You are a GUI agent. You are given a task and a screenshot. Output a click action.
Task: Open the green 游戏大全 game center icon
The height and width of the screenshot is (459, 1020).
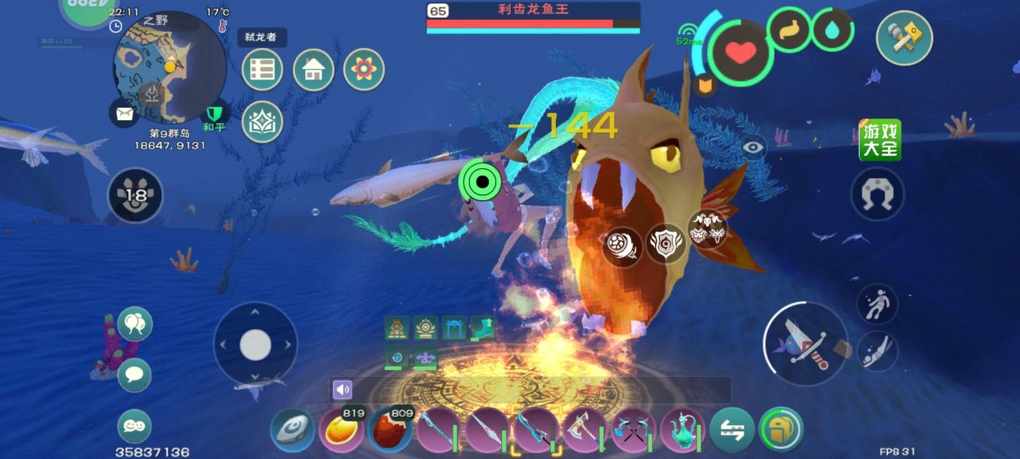(879, 140)
